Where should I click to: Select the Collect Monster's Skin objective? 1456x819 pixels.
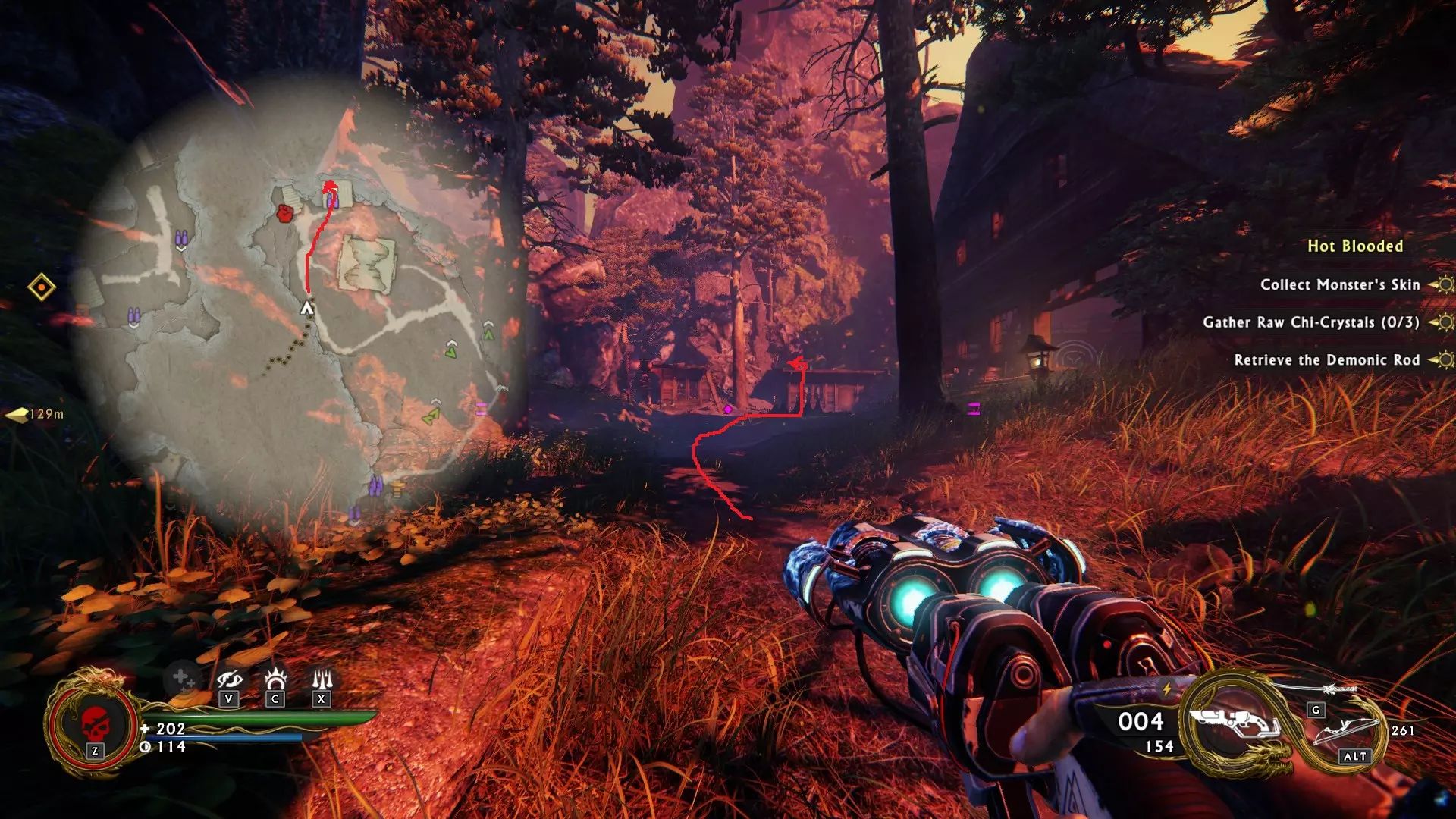[x=1339, y=284]
